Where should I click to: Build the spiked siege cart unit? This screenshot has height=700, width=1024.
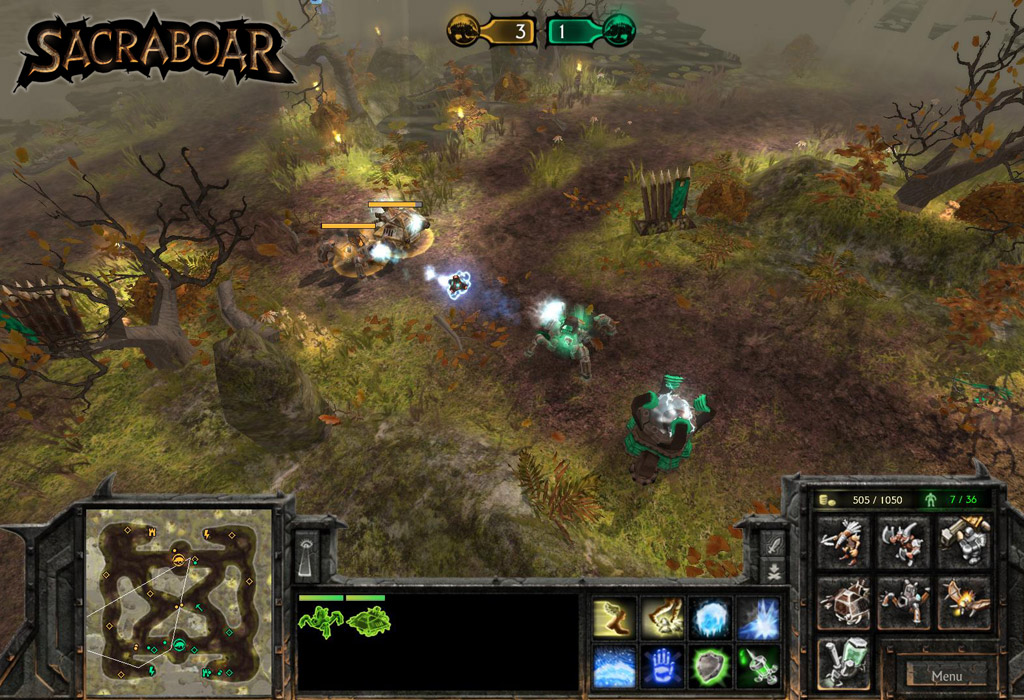pos(844,602)
